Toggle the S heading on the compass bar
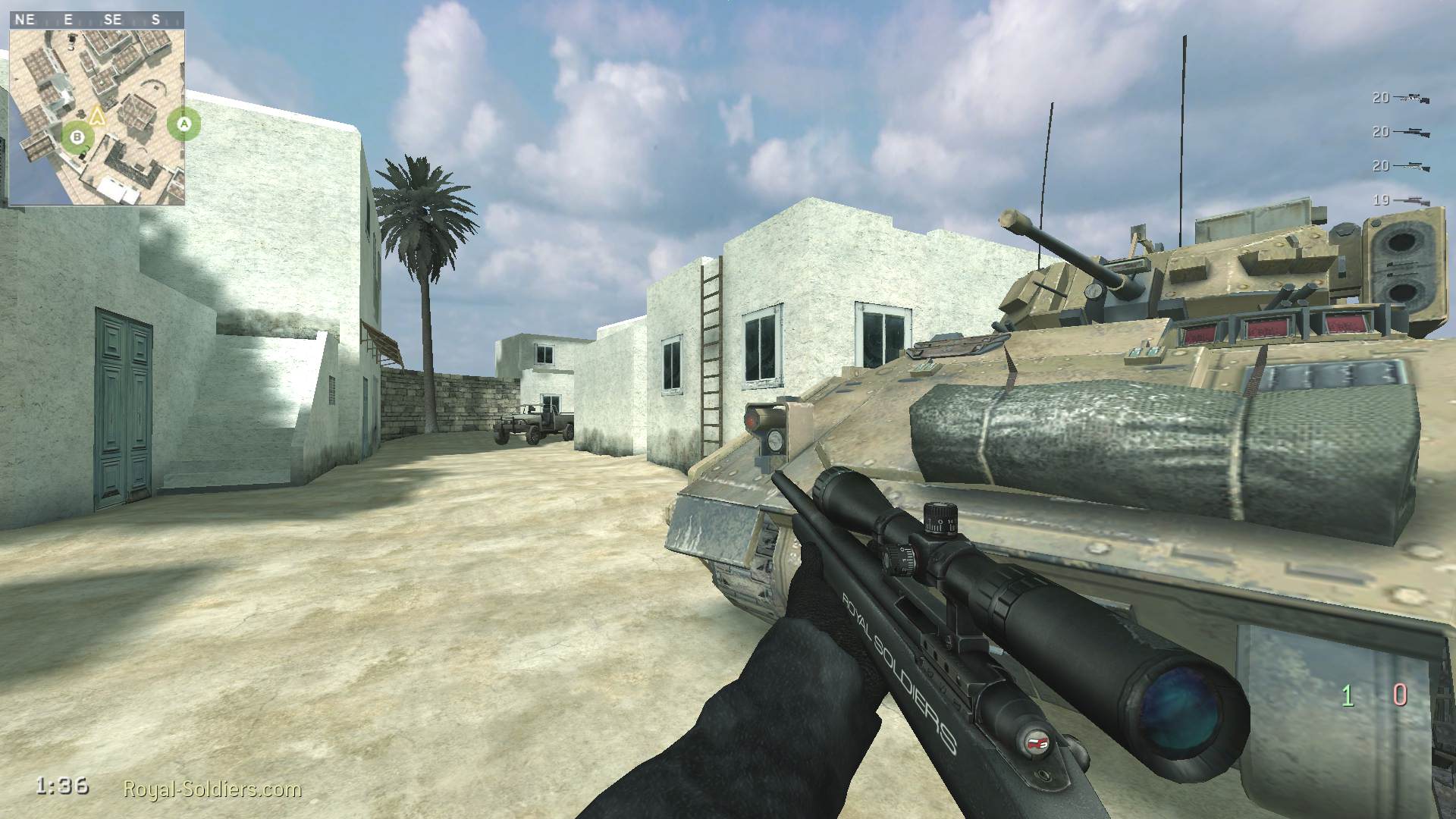Screen dimensions: 1456x819 coord(156,19)
